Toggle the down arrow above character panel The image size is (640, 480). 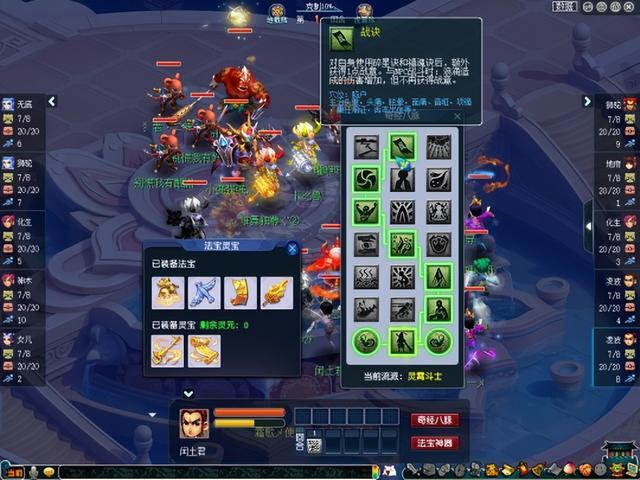187,394
